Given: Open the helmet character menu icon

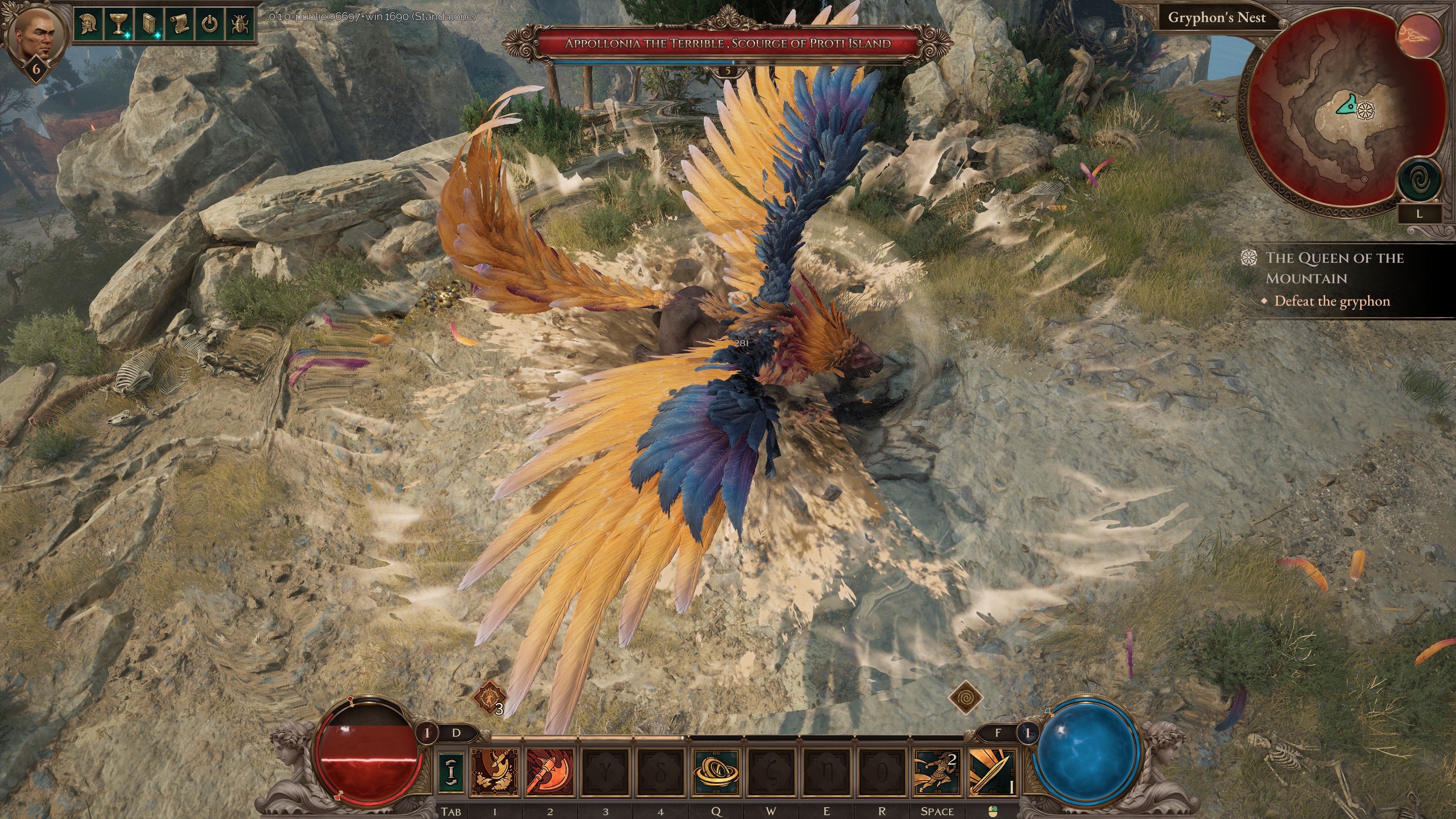Looking at the screenshot, I should tap(89, 24).
